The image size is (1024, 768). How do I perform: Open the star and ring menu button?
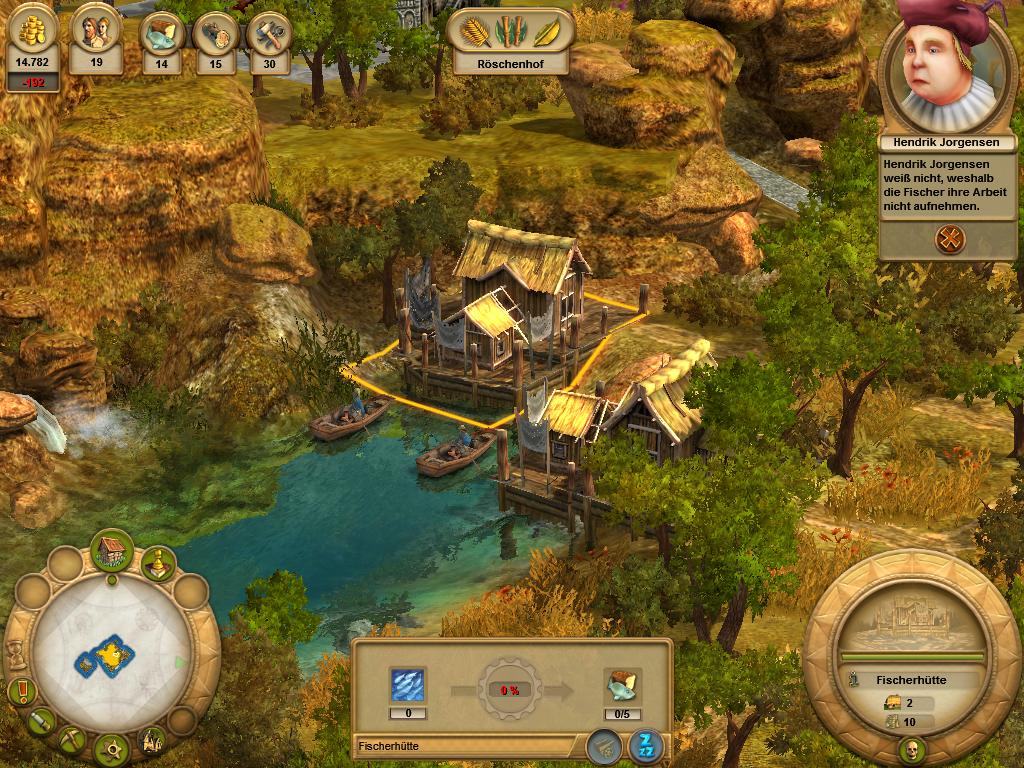[112, 748]
